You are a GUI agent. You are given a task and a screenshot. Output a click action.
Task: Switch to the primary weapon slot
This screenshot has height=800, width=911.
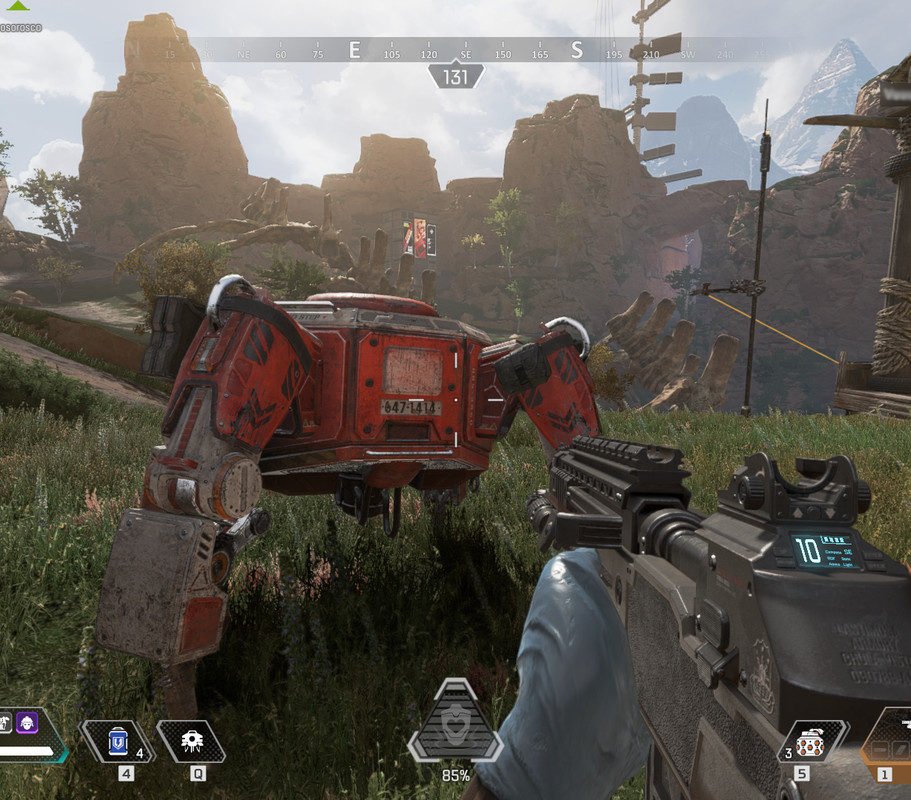[888, 740]
